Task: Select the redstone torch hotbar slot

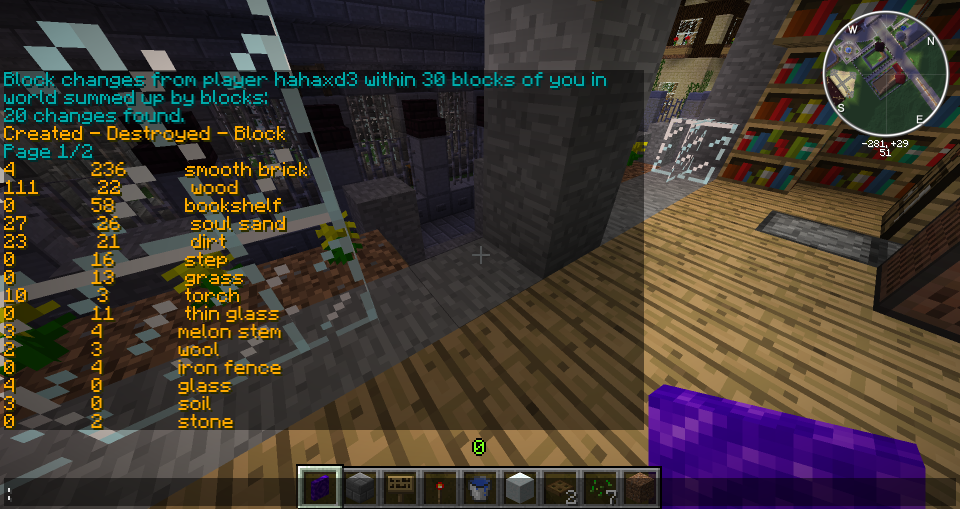Action: [x=440, y=488]
